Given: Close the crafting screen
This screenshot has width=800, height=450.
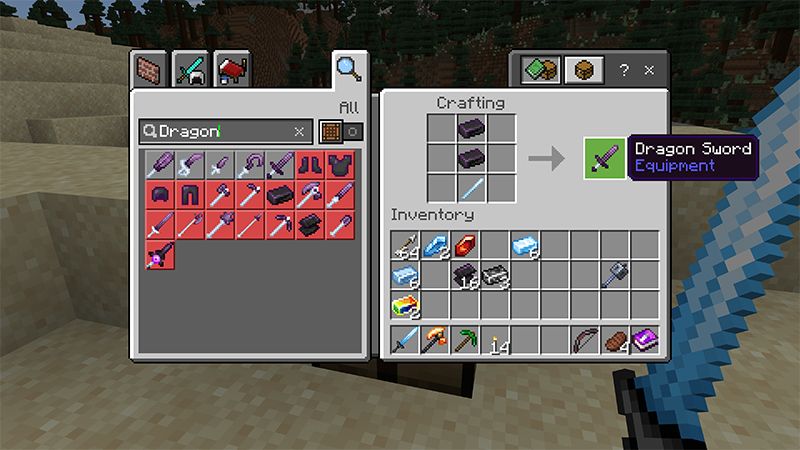Looking at the screenshot, I should (x=648, y=71).
